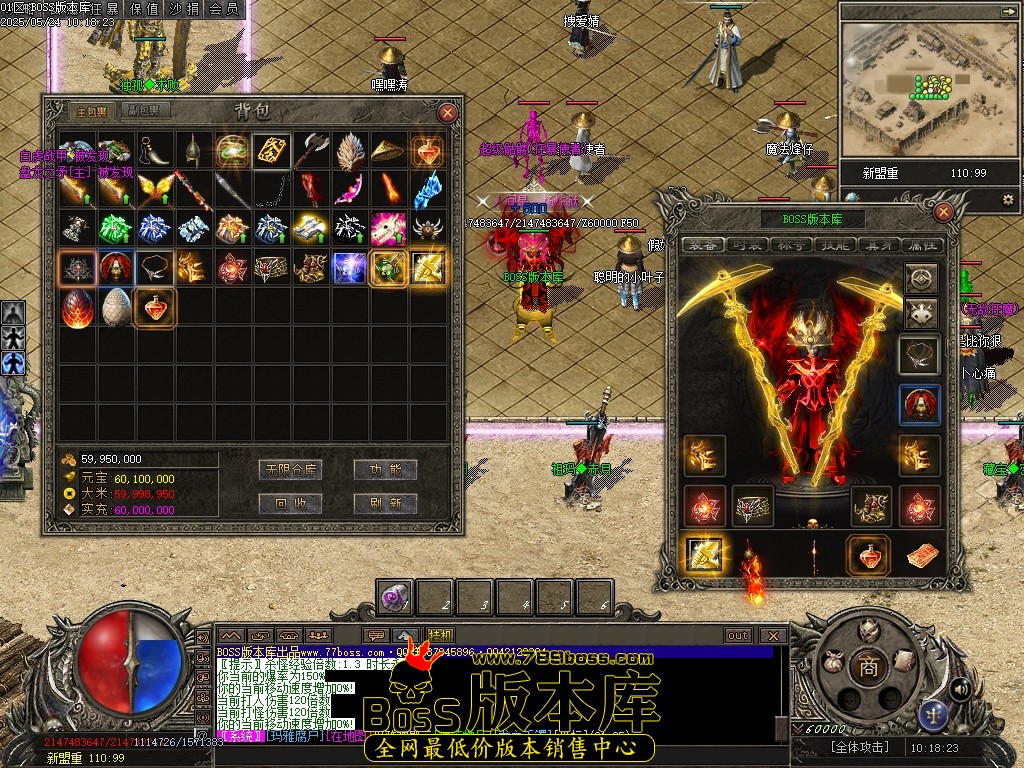Select the conical straw hat item
The height and width of the screenshot is (768, 1024).
388,151
